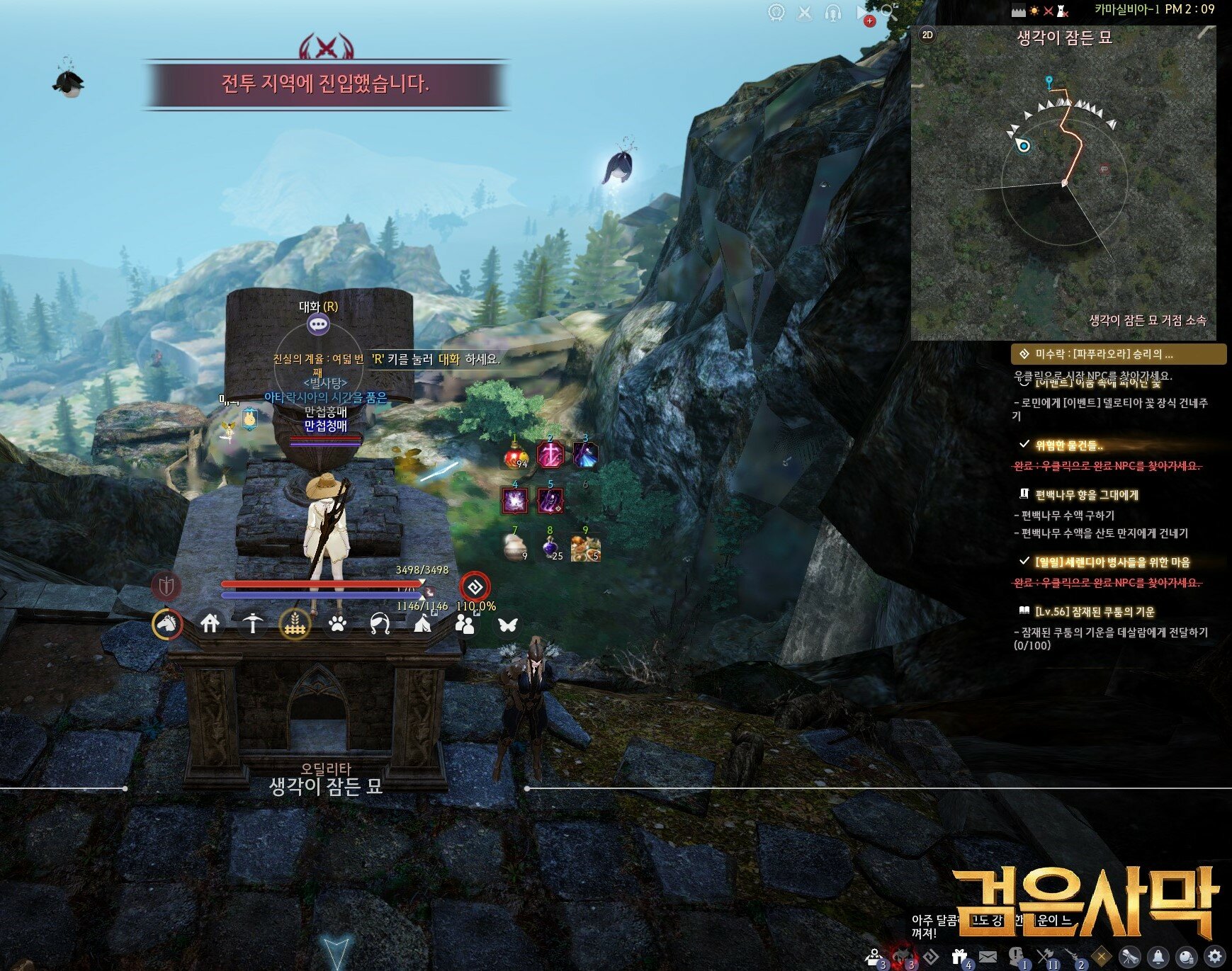This screenshot has width=1232, height=971.
Task: Open the horse mount icon
Action: (x=167, y=624)
